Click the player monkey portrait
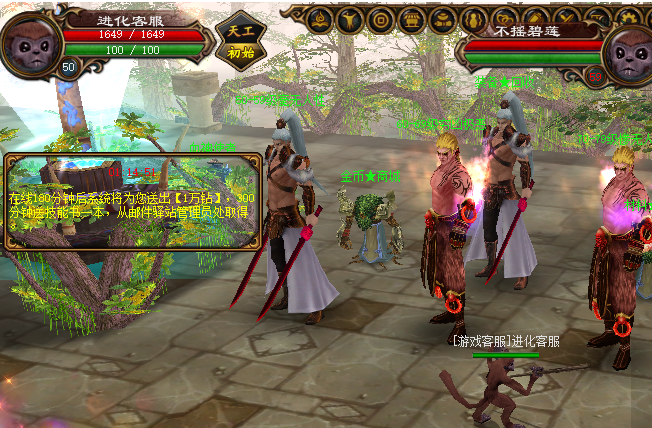The height and width of the screenshot is (428, 652). 31,37
